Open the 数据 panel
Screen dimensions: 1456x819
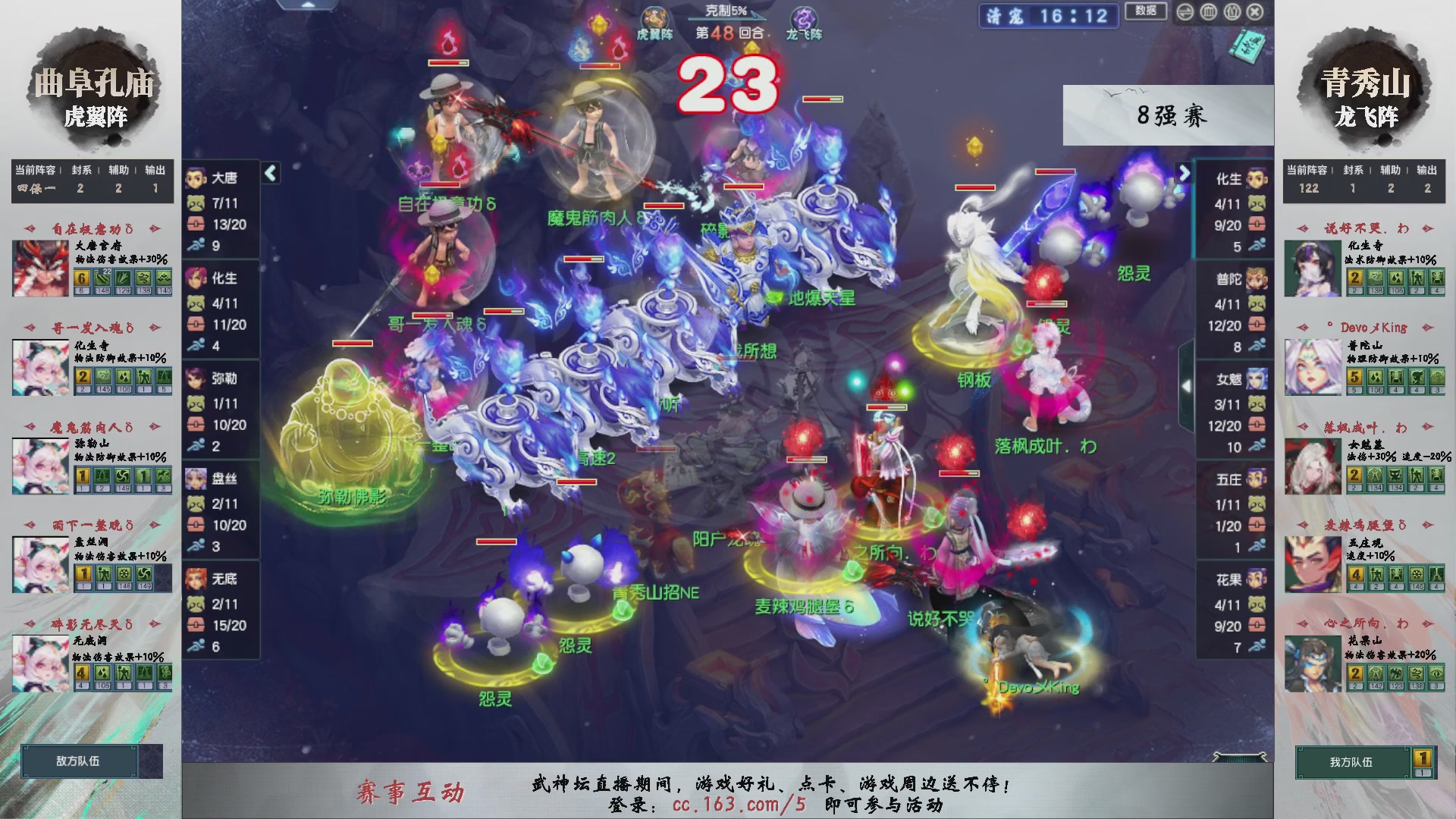tap(1145, 11)
